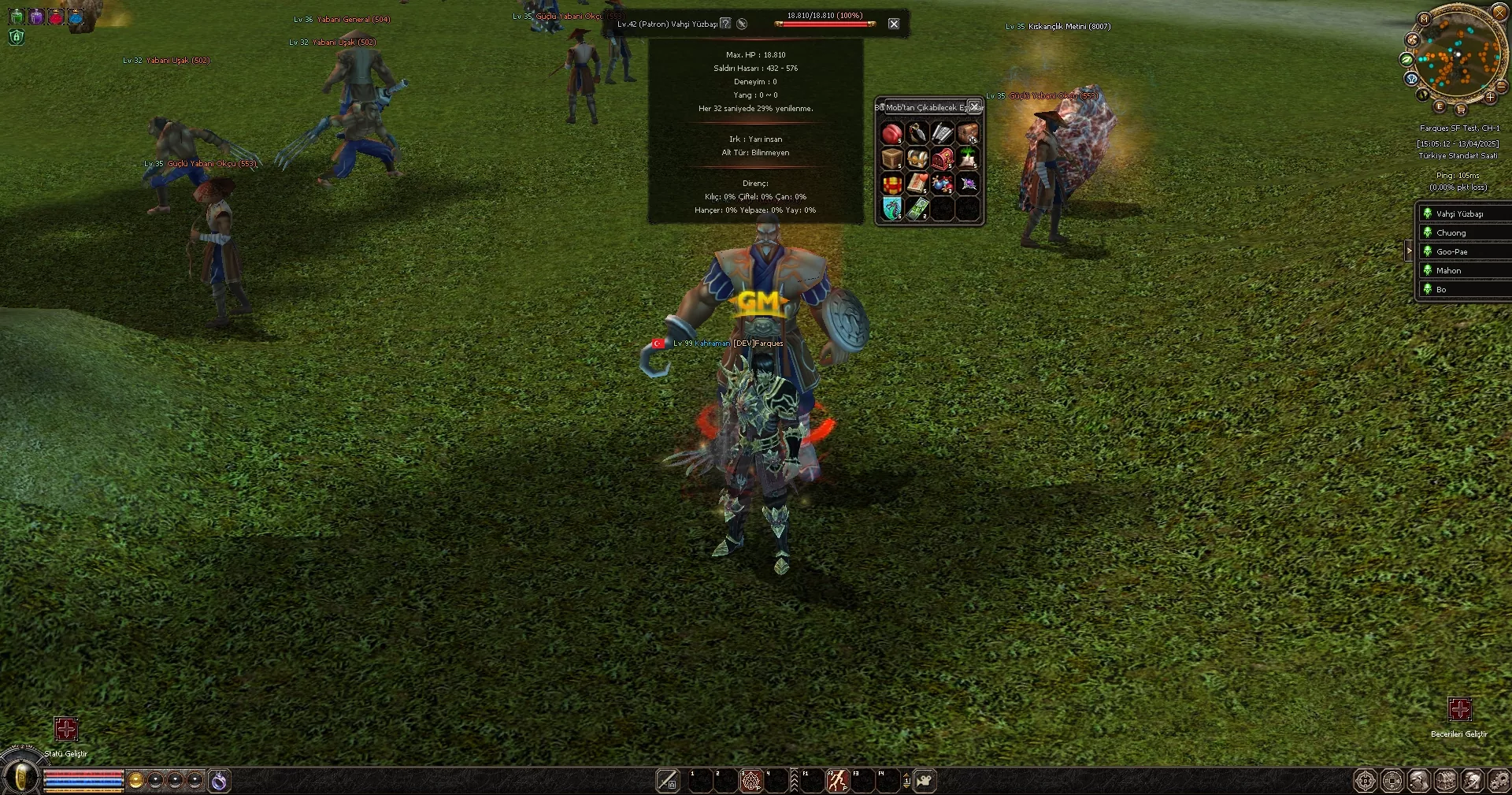
Task: Click the question mark on Vahşi Yüzbaşı nameplate
Action: coord(726,24)
